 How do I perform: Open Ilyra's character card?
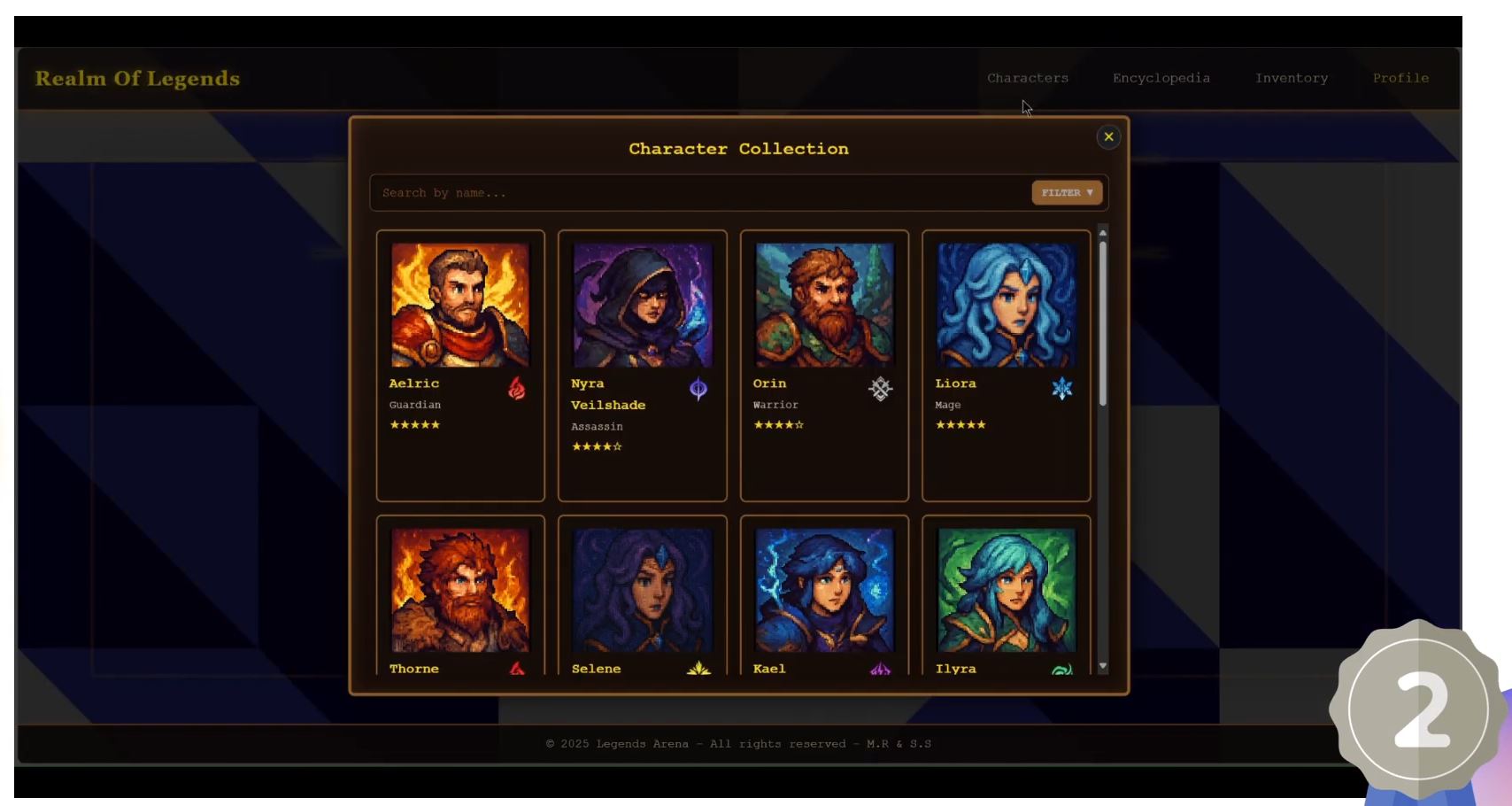click(x=1006, y=595)
